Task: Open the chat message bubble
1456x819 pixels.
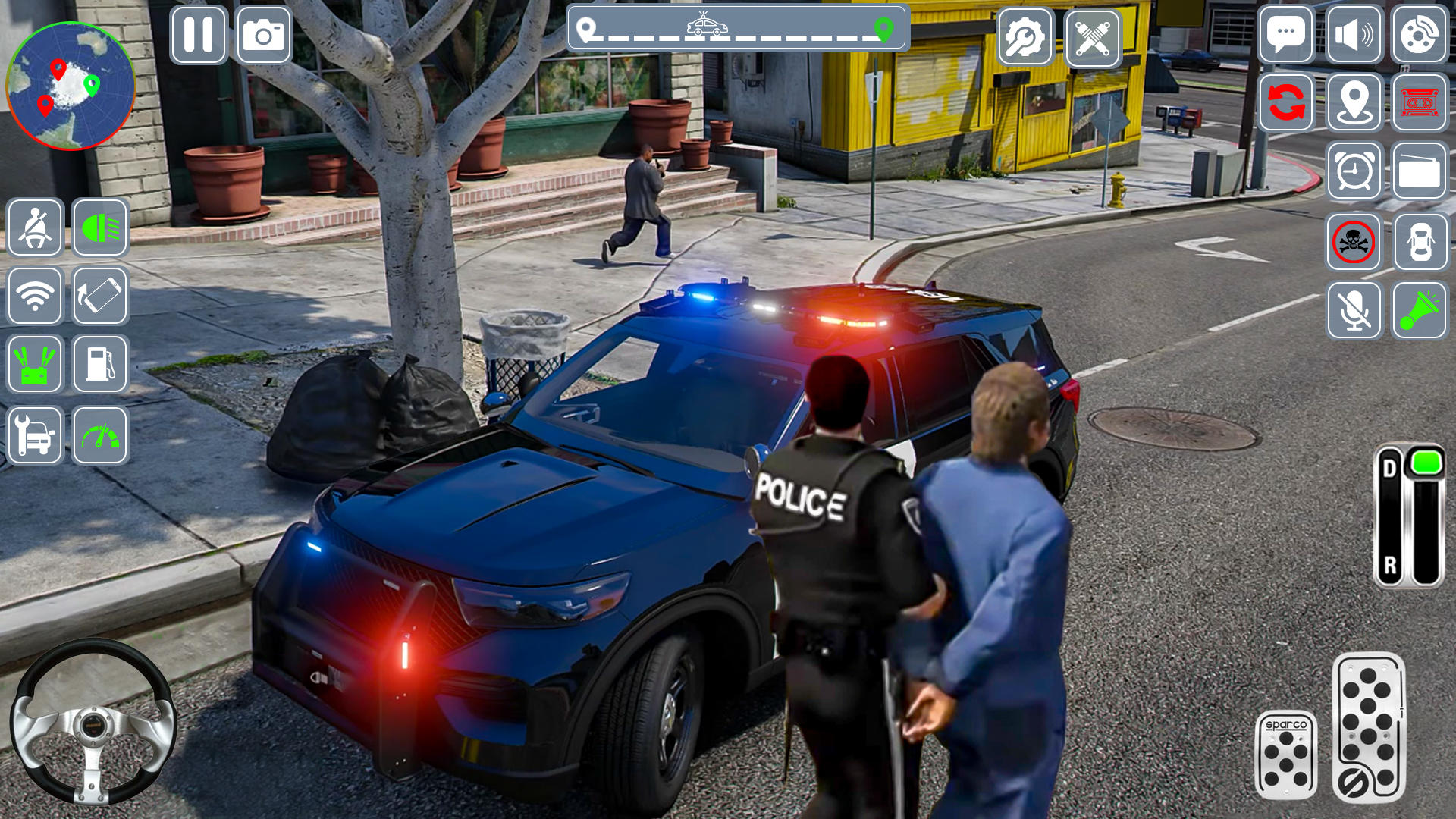Action: tap(1287, 33)
